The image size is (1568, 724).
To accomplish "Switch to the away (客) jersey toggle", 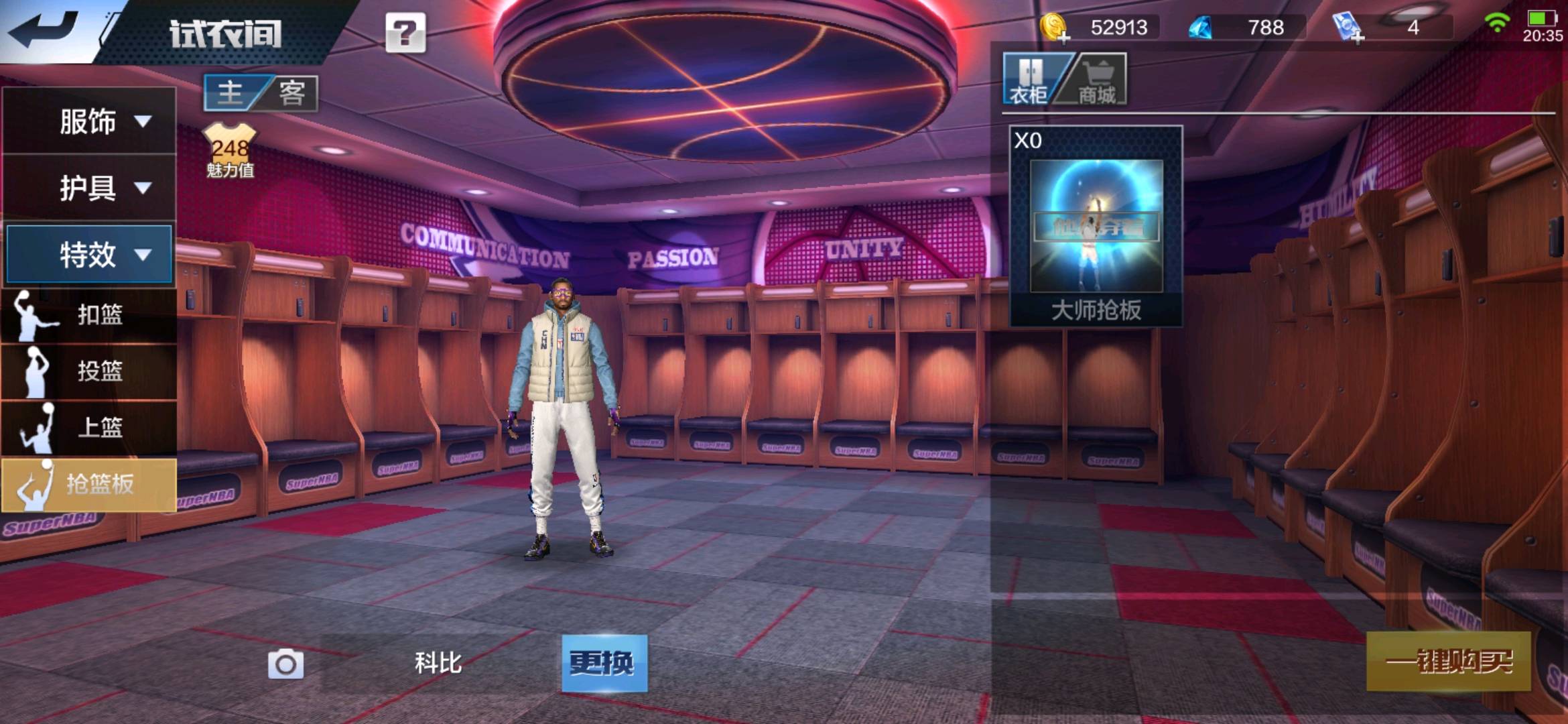I will 292,93.
